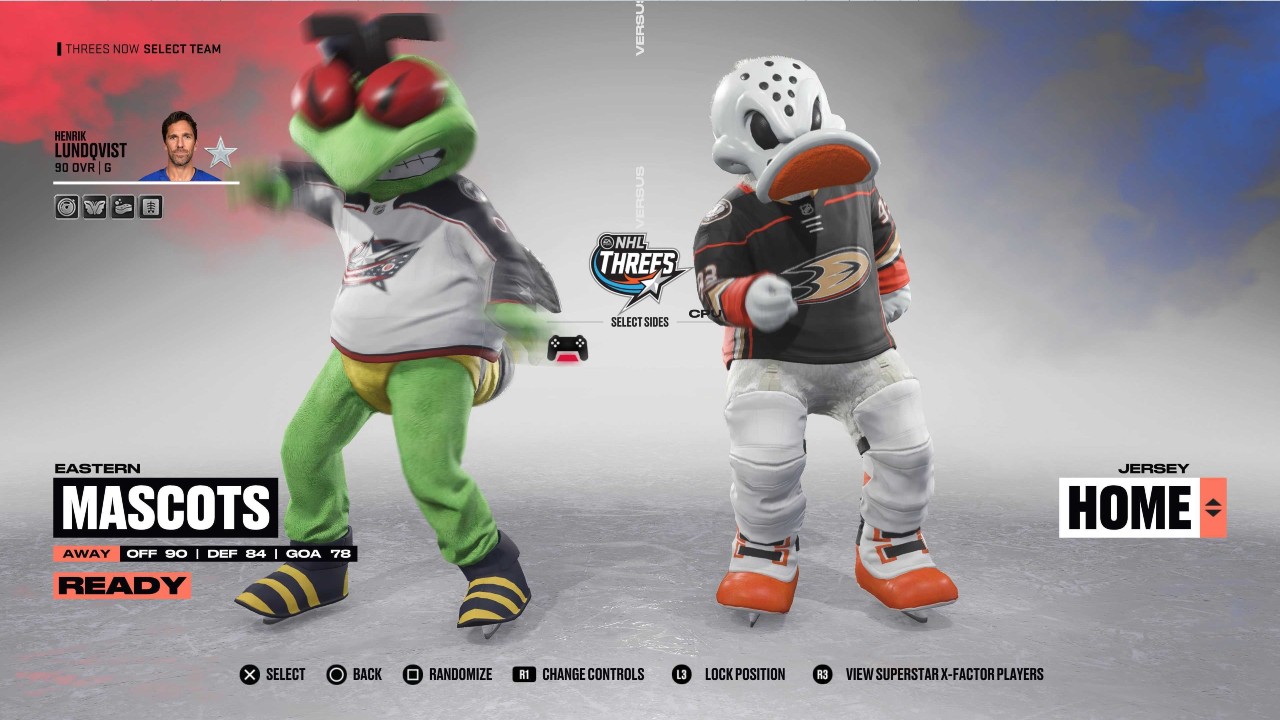Select the first X-Factor ability icon under Lundqvist
1280x720 pixels.
[65, 207]
